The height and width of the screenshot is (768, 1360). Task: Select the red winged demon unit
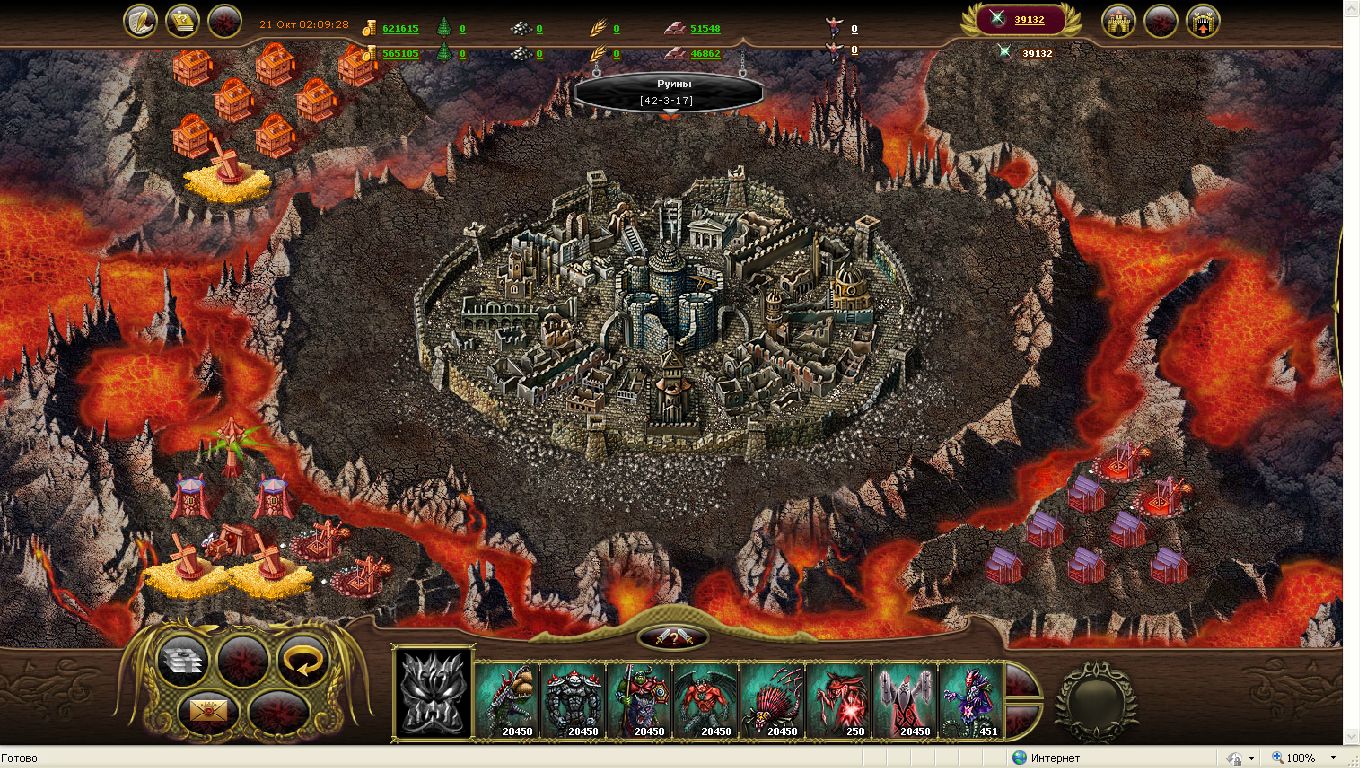point(707,699)
